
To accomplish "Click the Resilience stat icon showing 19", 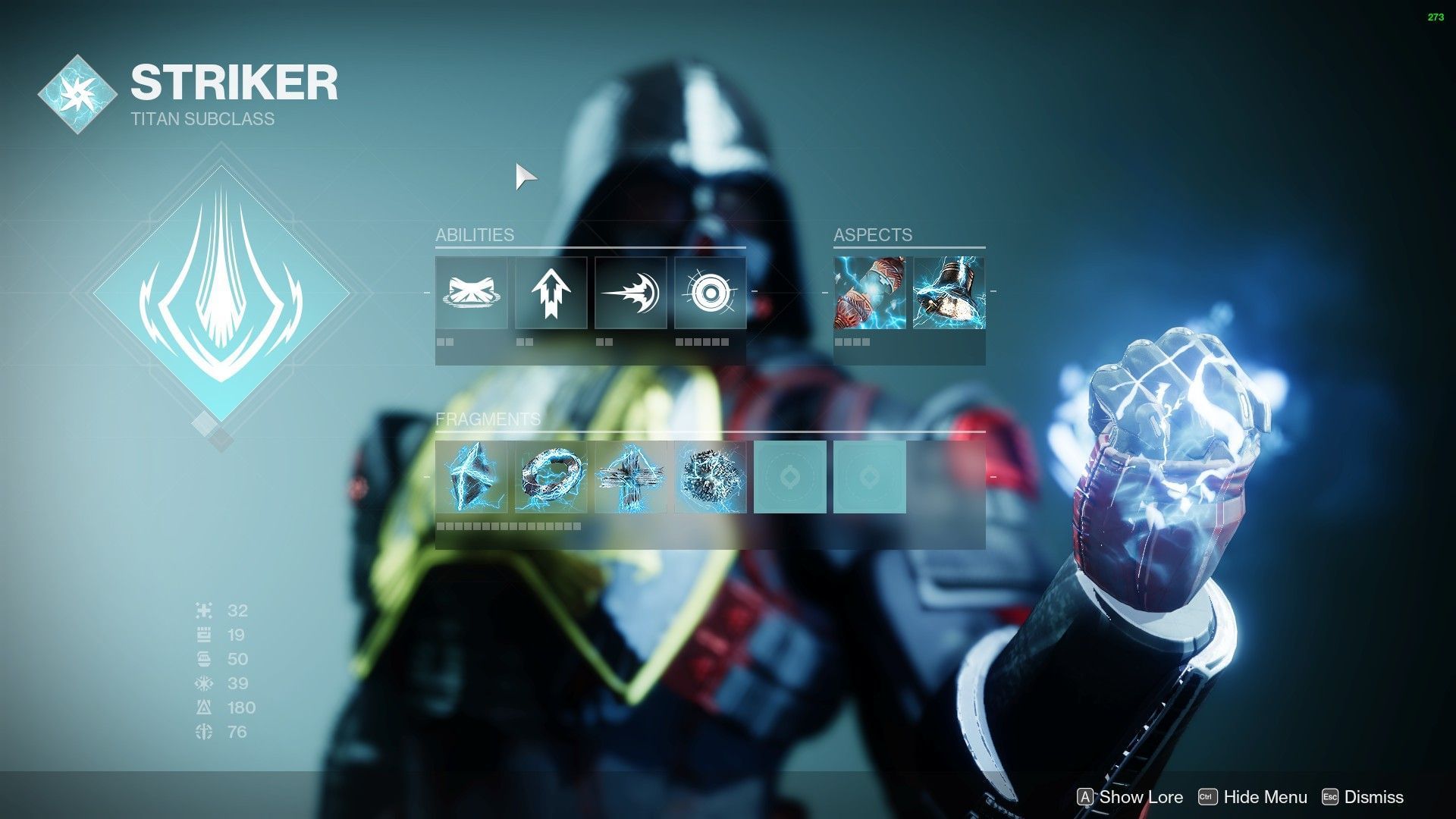I will pos(202,635).
